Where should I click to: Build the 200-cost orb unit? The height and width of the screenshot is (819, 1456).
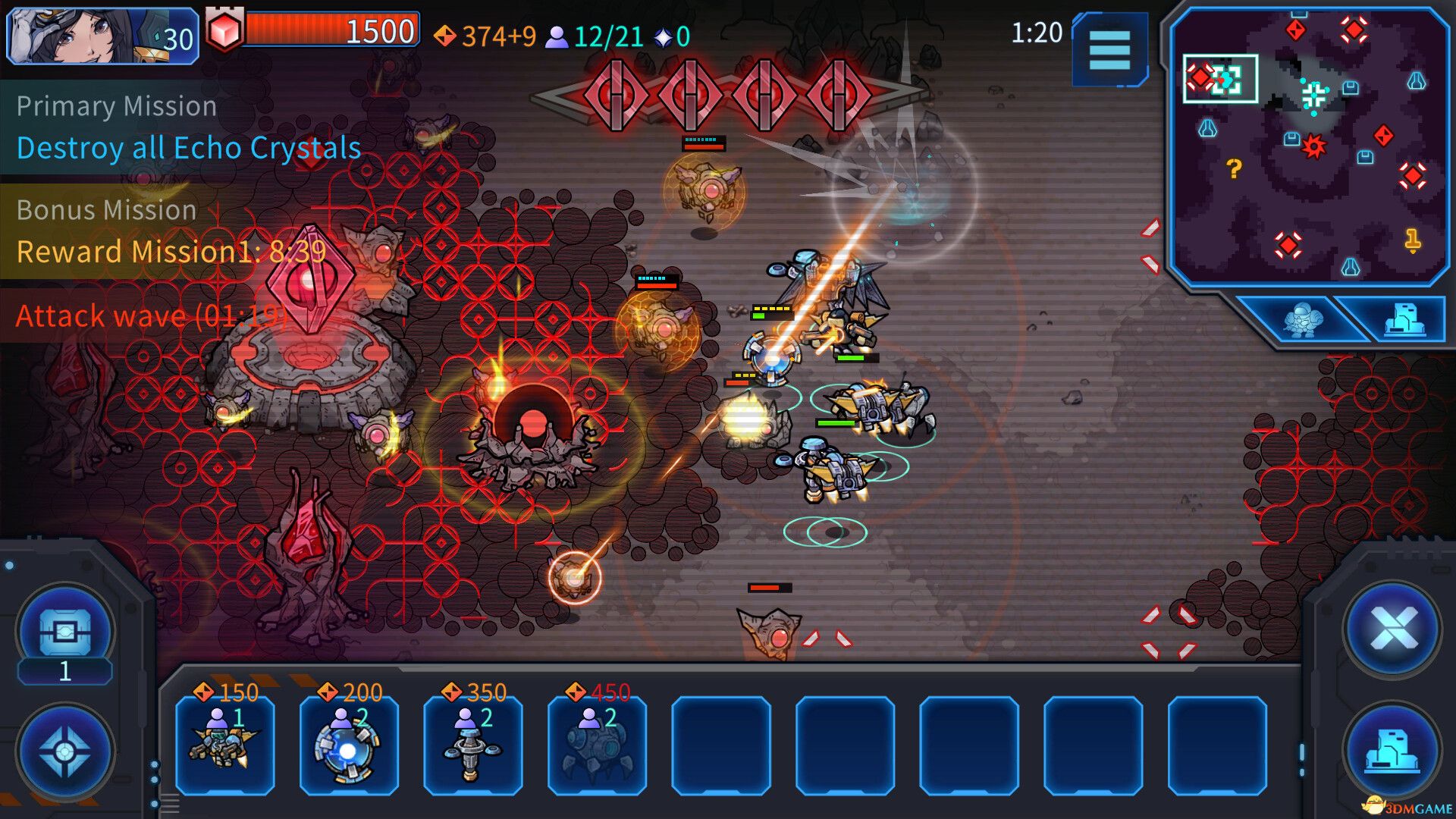349,744
